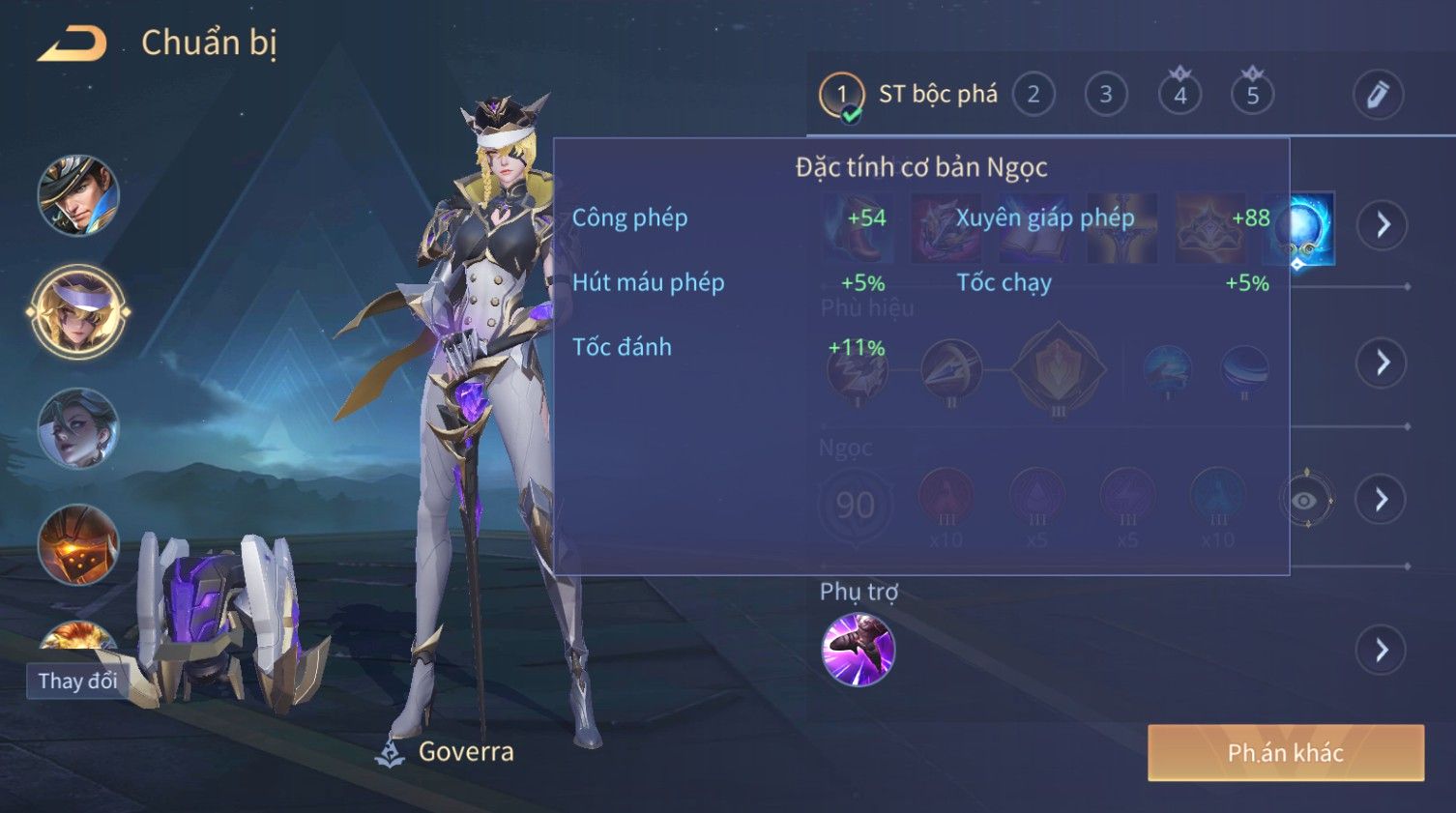Choose loadout preset 5
Viewport: 1456px width, 813px height.
pos(1252,95)
